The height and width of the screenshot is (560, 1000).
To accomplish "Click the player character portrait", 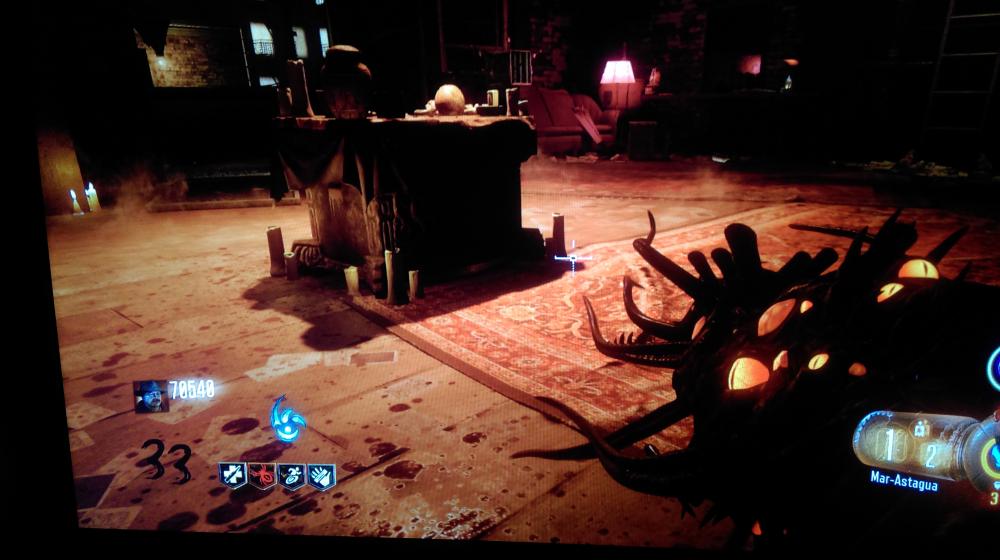I will [x=150, y=396].
